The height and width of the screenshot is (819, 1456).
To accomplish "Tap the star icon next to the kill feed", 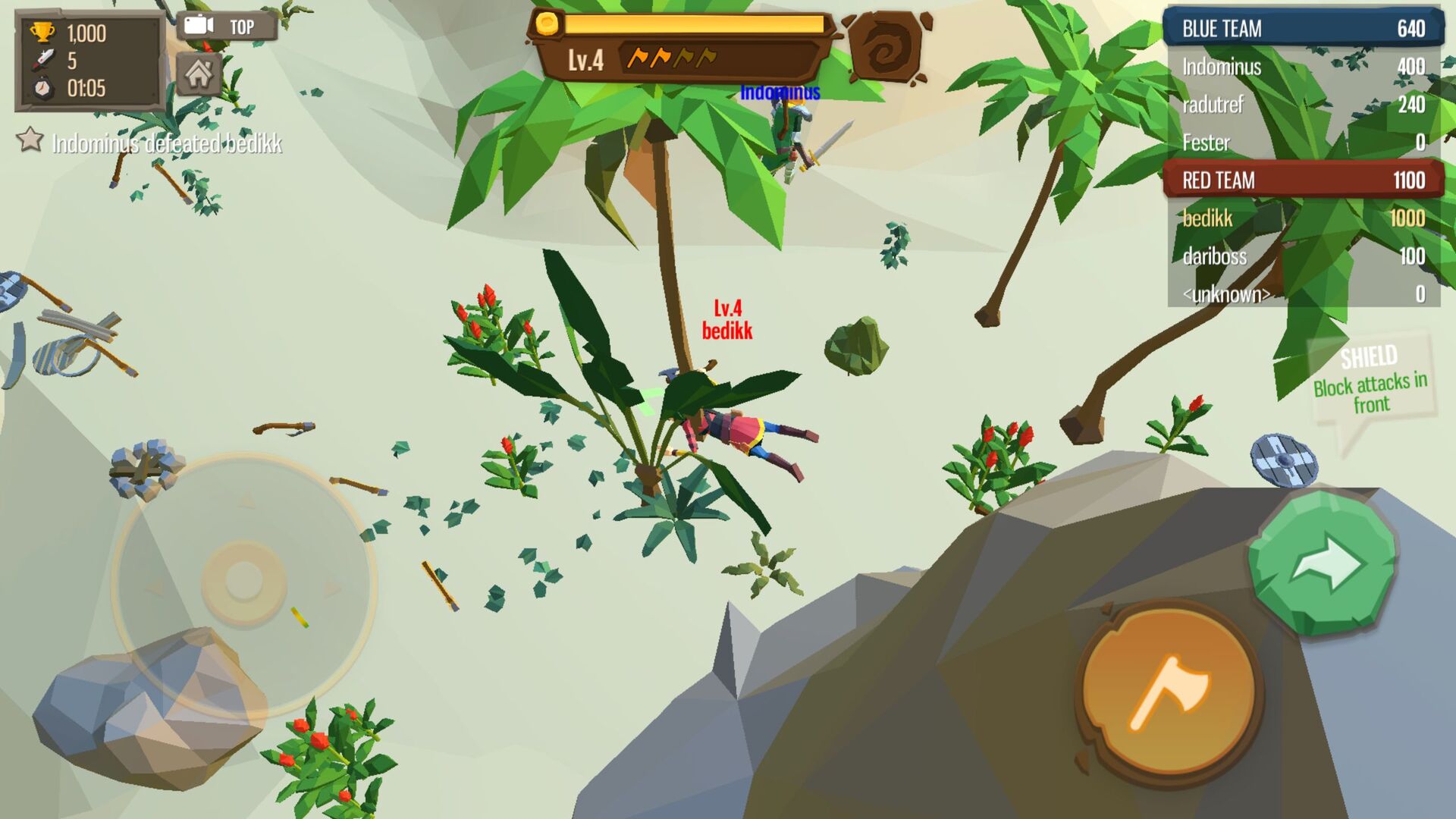I will pos(29,140).
